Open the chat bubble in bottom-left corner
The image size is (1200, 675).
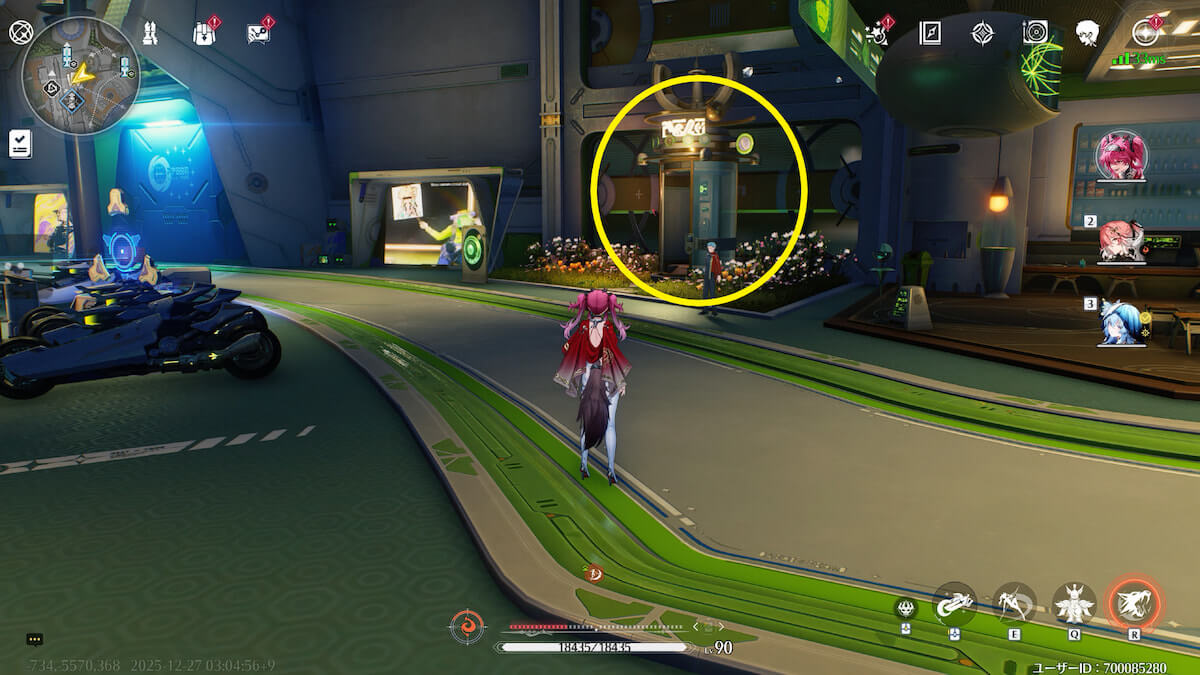pyautogui.click(x=34, y=639)
